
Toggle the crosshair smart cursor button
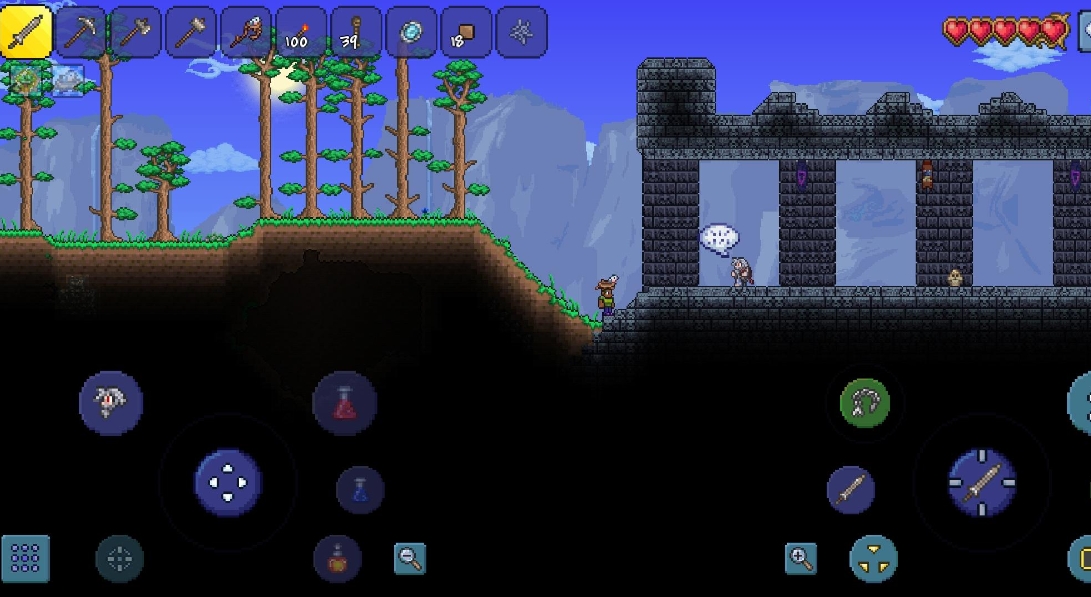tap(119, 559)
